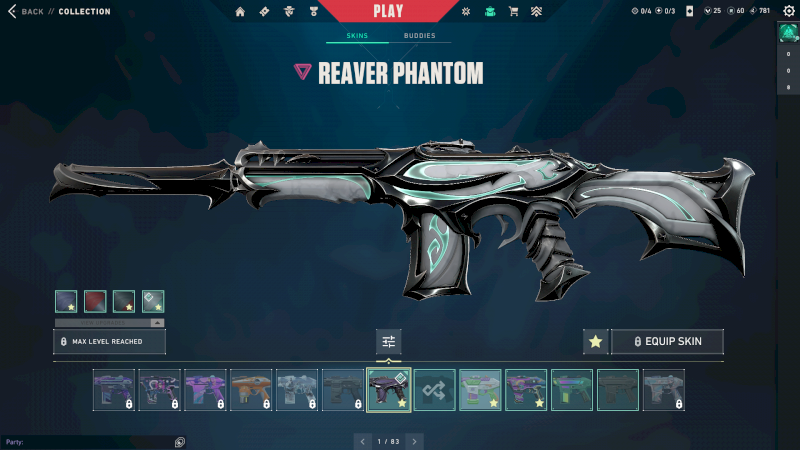Click the red PLAY button
This screenshot has width=800, height=450.
[x=388, y=11]
